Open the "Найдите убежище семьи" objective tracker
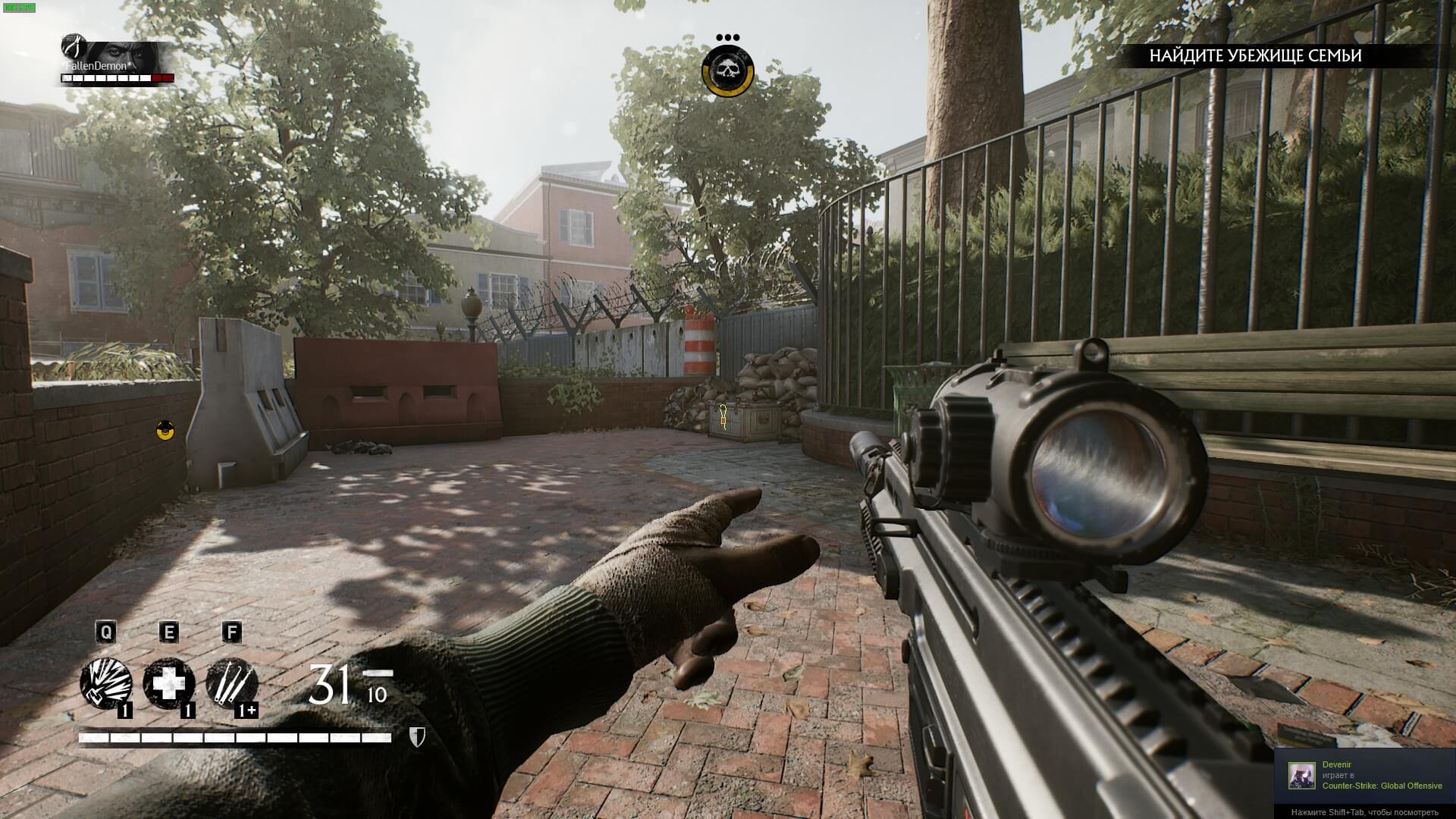The height and width of the screenshot is (819, 1456). tap(1255, 55)
